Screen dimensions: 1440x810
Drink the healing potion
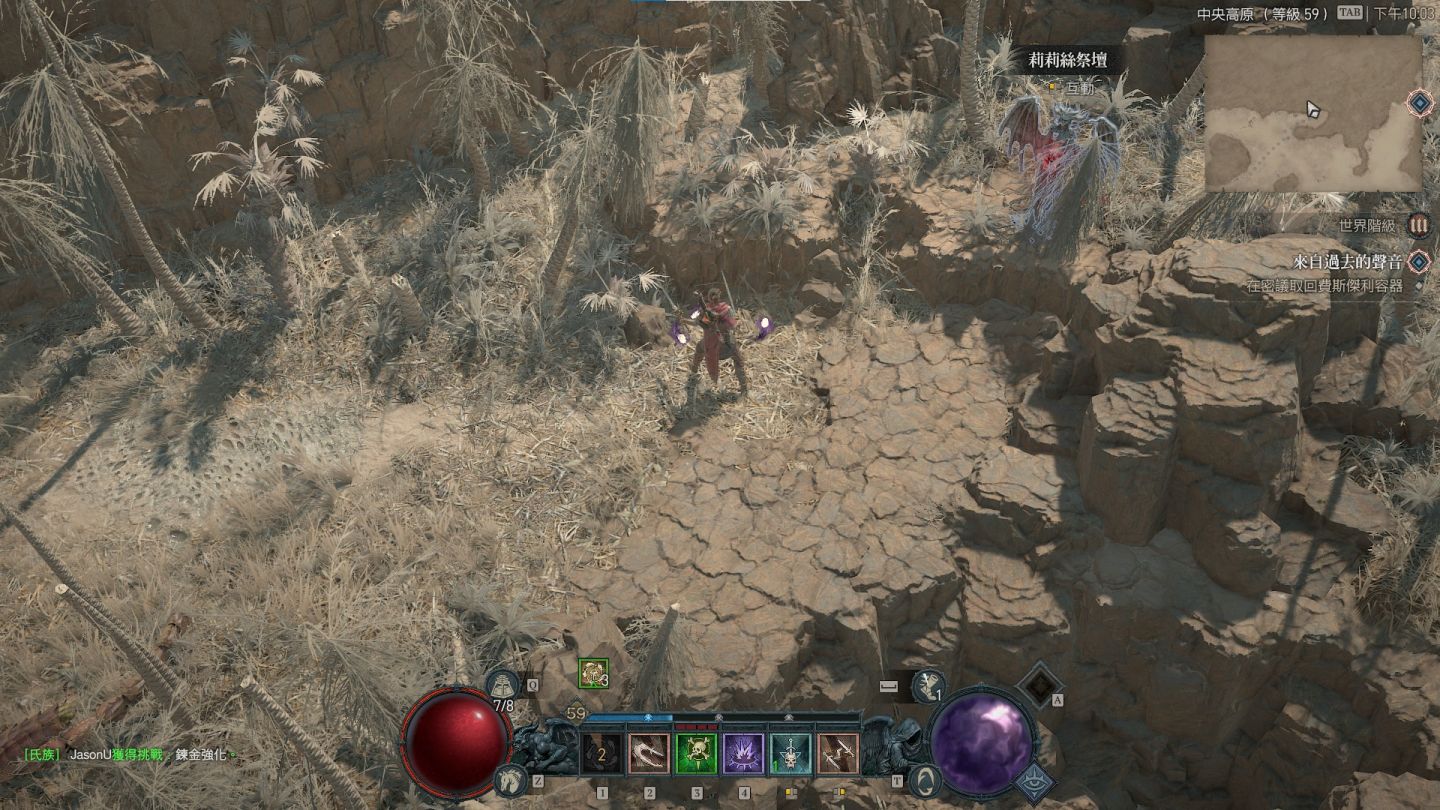point(504,686)
